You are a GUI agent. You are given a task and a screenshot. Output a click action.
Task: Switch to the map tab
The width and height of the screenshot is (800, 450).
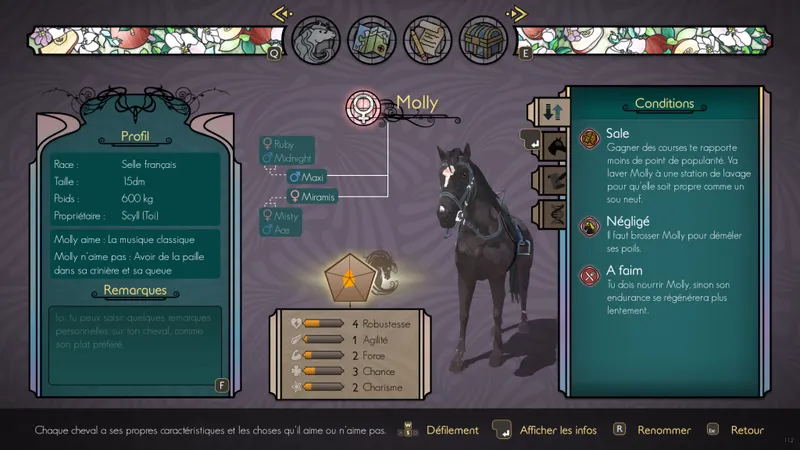[371, 41]
